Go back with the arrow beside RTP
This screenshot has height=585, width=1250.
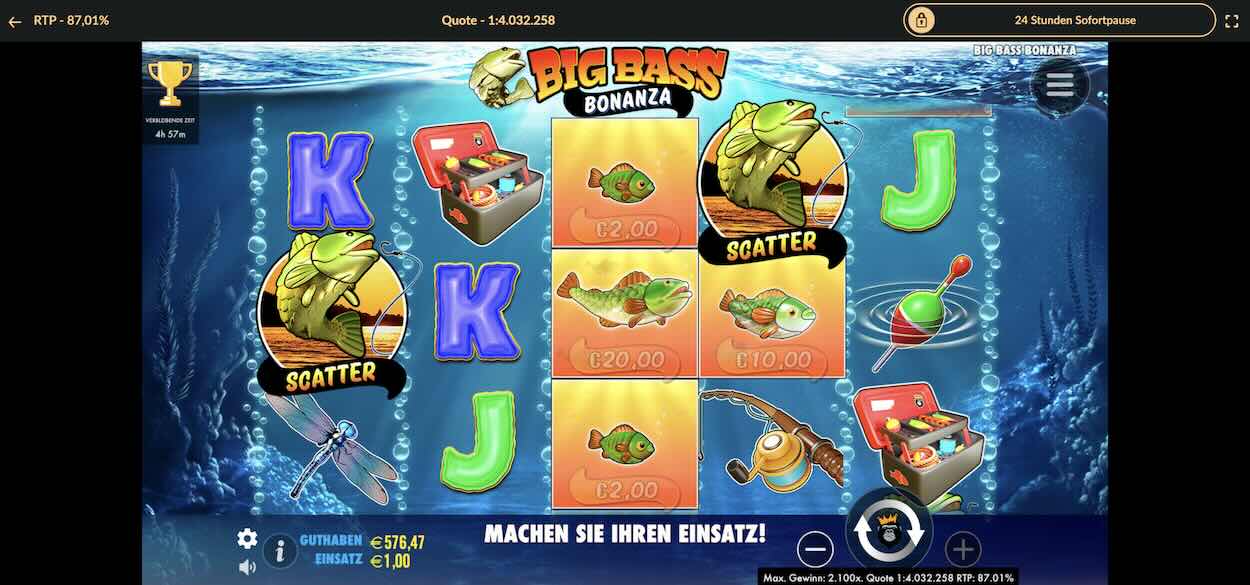click(15, 20)
